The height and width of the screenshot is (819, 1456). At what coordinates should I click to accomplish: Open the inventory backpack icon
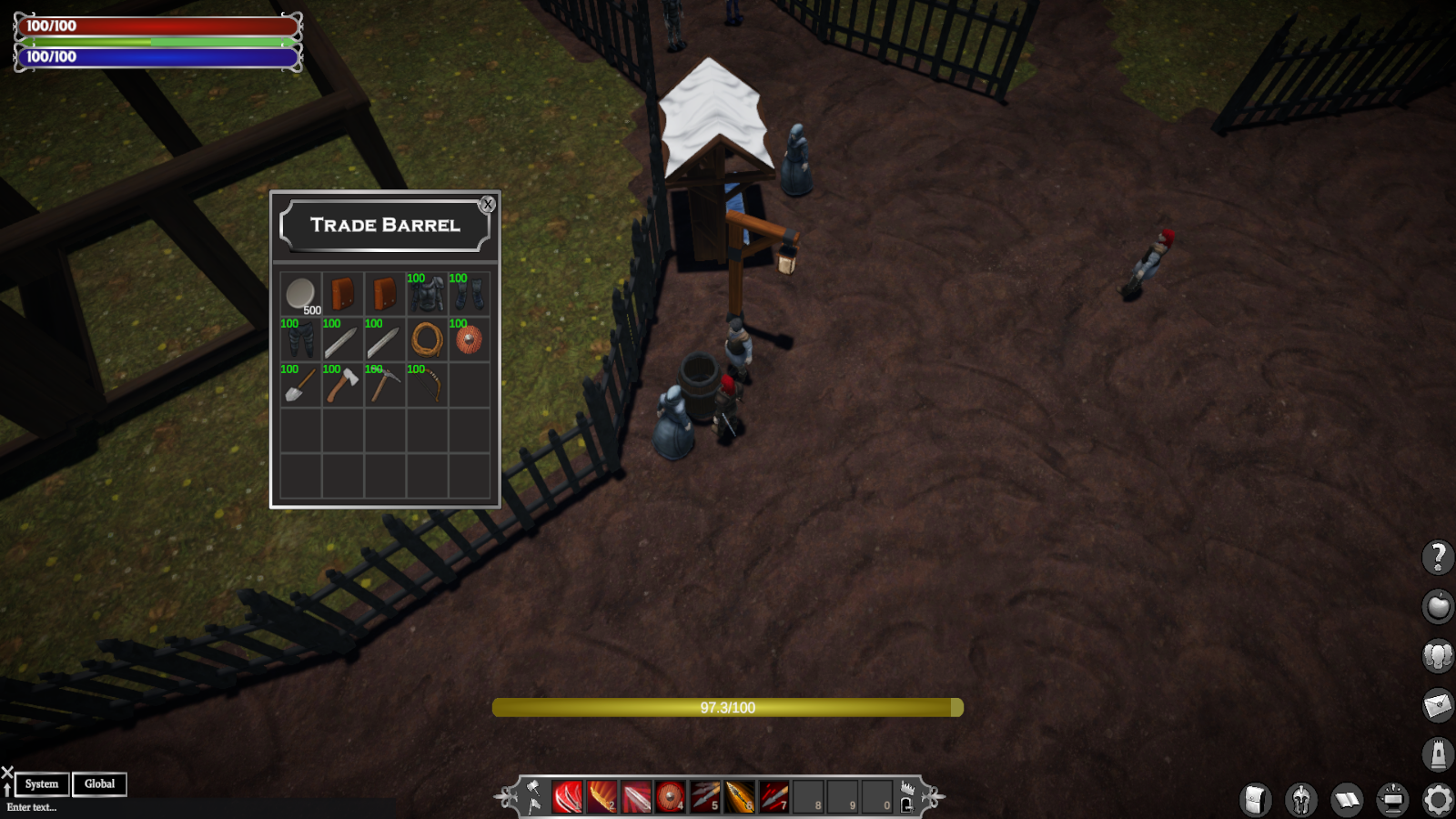[x=1257, y=801]
